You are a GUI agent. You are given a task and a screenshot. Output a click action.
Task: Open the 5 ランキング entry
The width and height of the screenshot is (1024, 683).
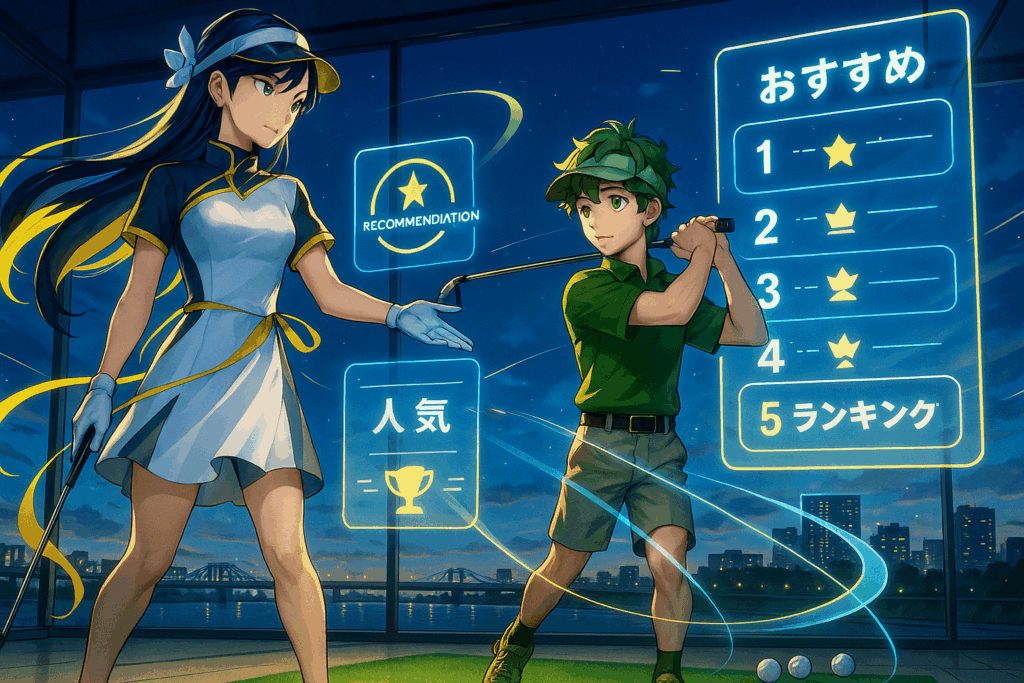tap(846, 414)
